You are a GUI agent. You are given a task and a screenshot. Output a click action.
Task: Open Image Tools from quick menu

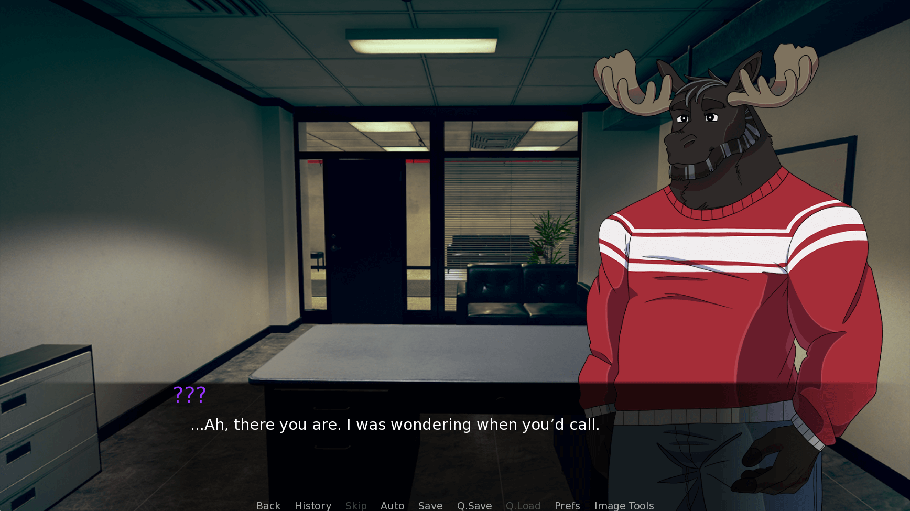click(x=624, y=505)
